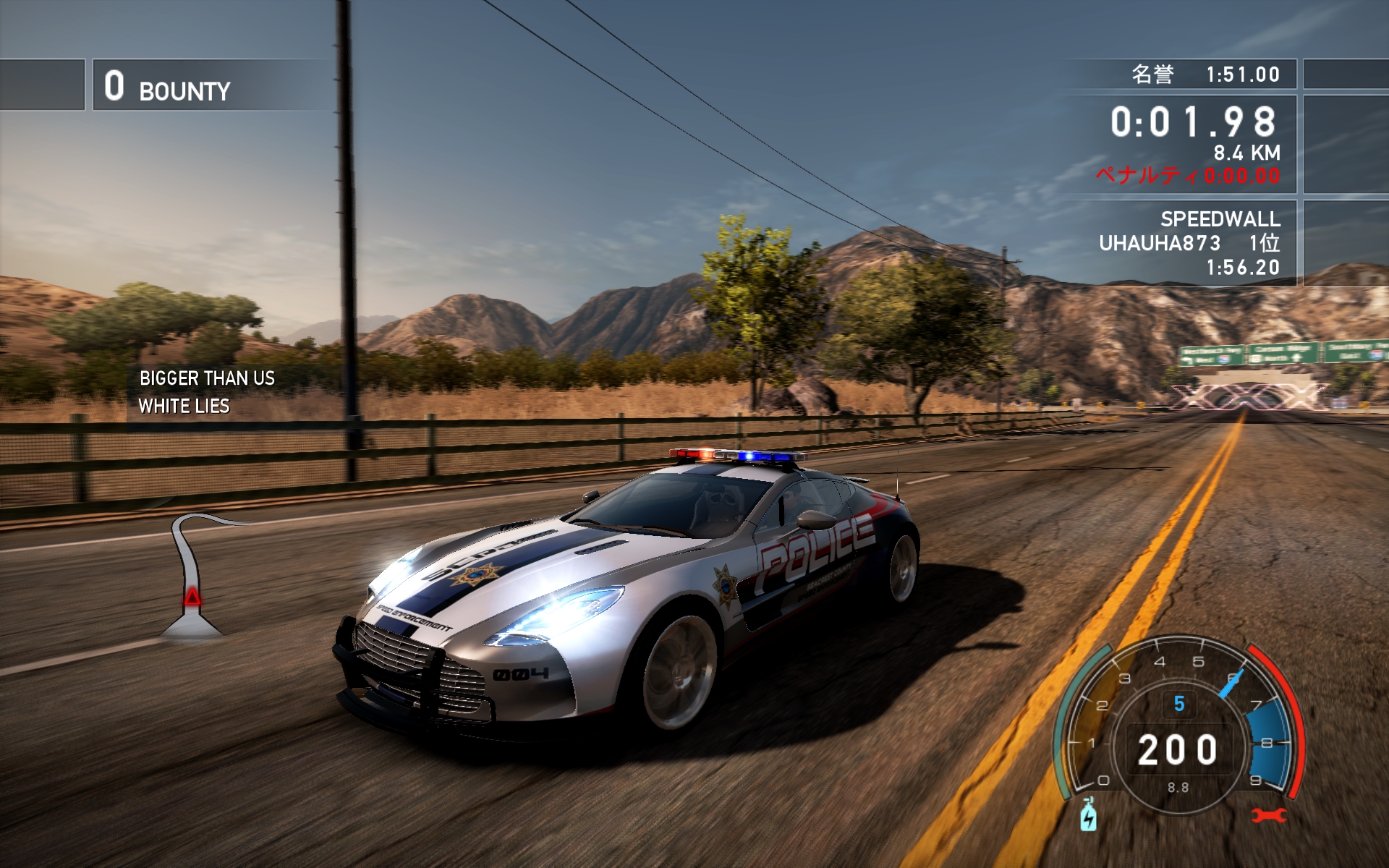Click the Bigger Than Us song notification
Screen dimensions: 1389x868
(x=206, y=392)
